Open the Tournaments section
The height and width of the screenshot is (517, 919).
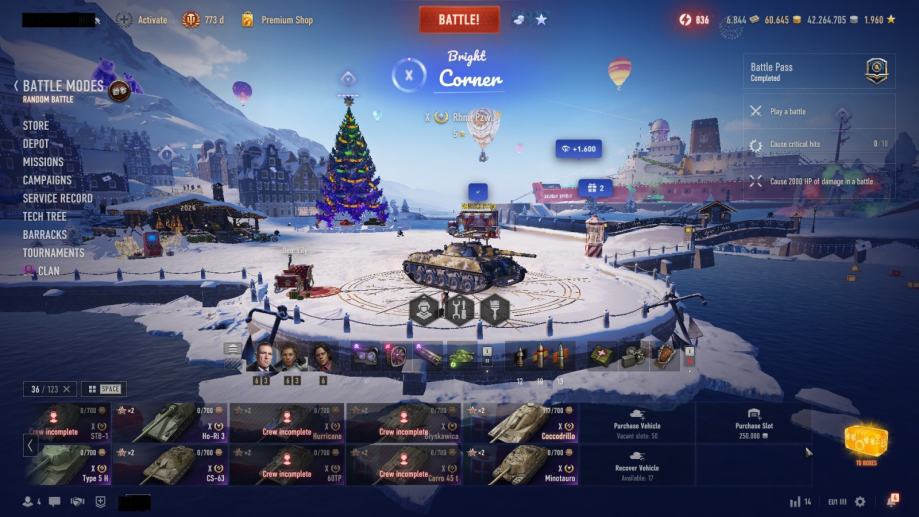(x=53, y=253)
